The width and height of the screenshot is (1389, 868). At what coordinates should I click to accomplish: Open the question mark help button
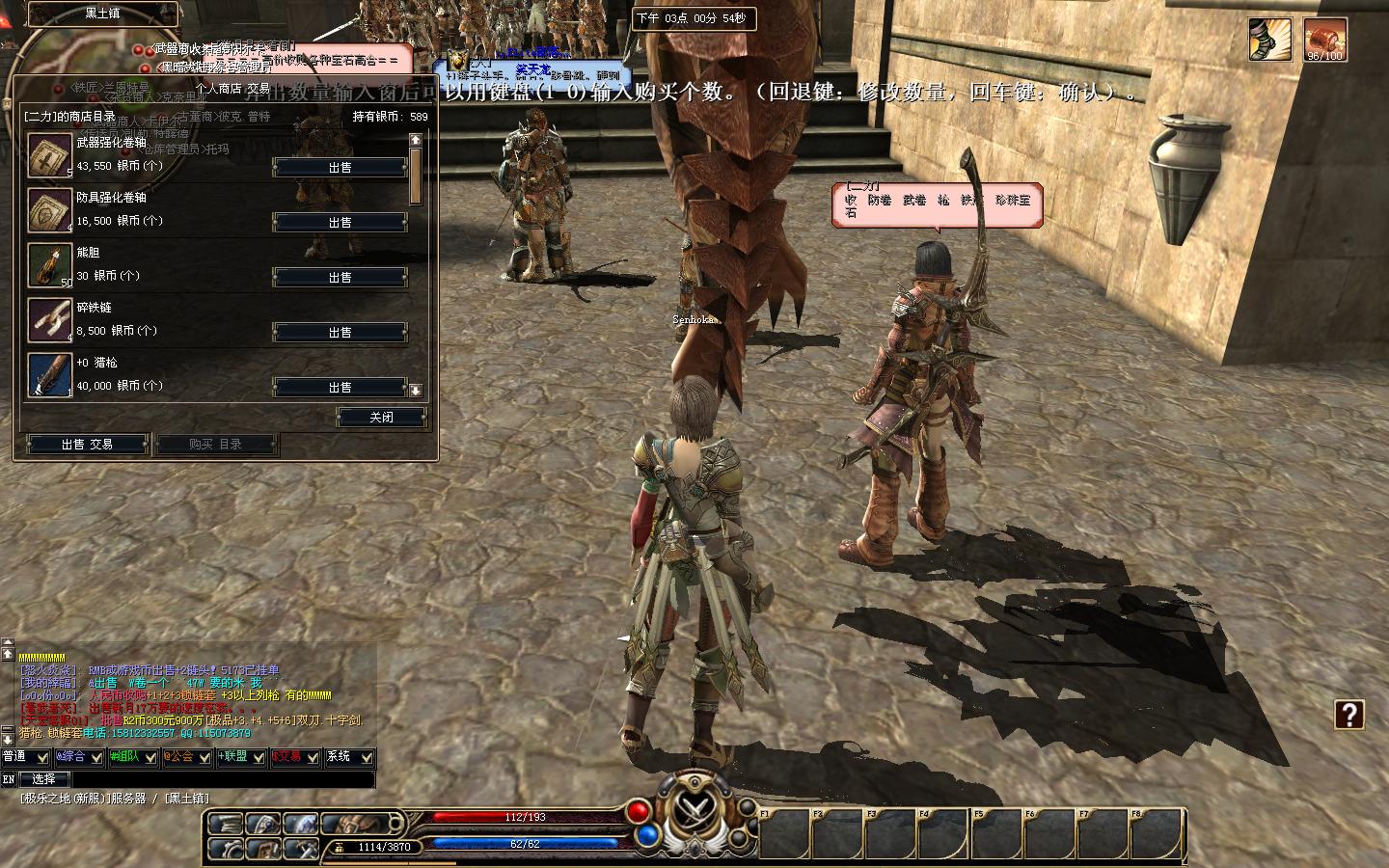click(x=1348, y=715)
